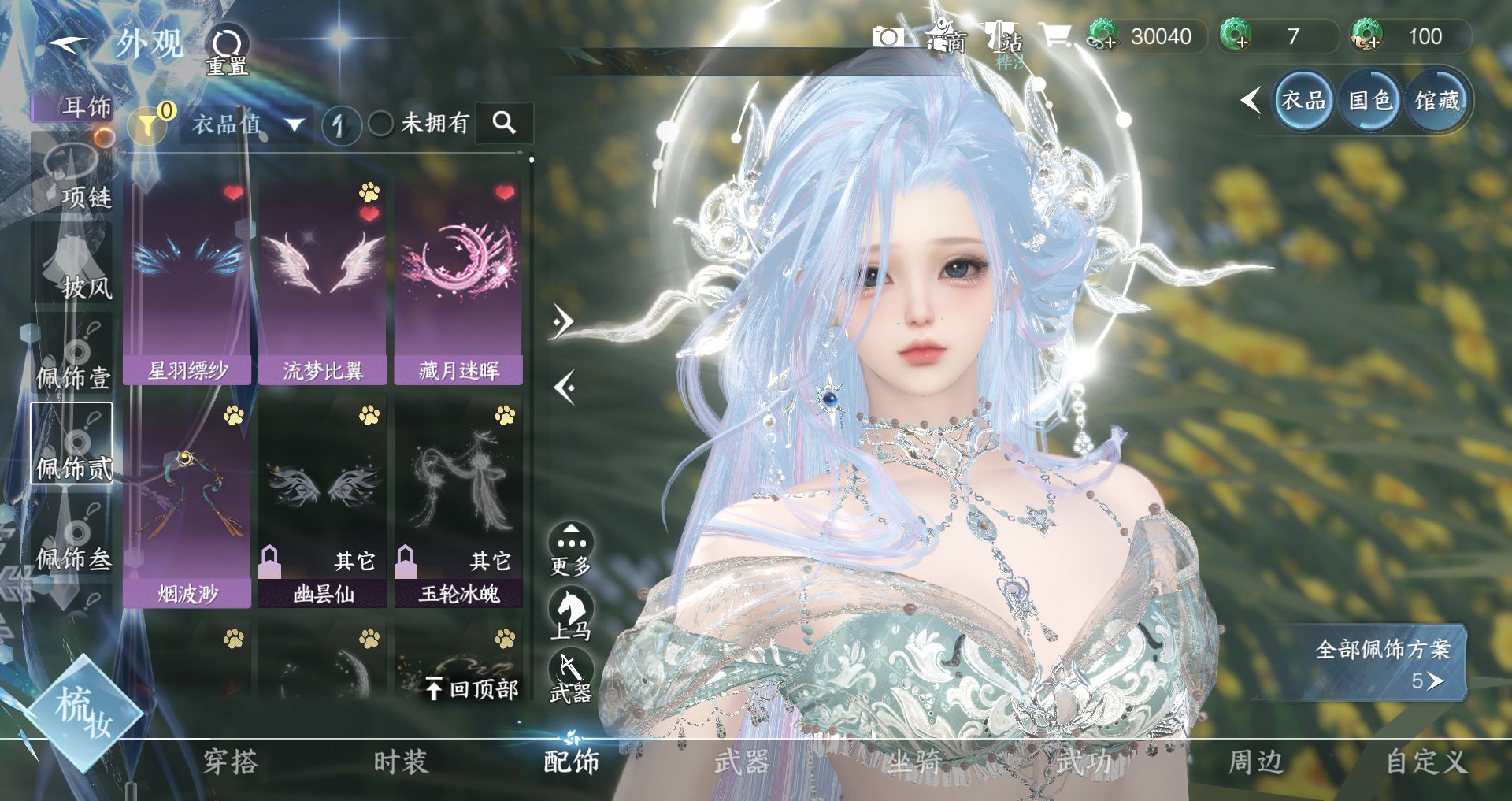This screenshot has width=1512, height=801.
Task: Switch to the 佩饰叁 slot category
Action: (x=72, y=538)
